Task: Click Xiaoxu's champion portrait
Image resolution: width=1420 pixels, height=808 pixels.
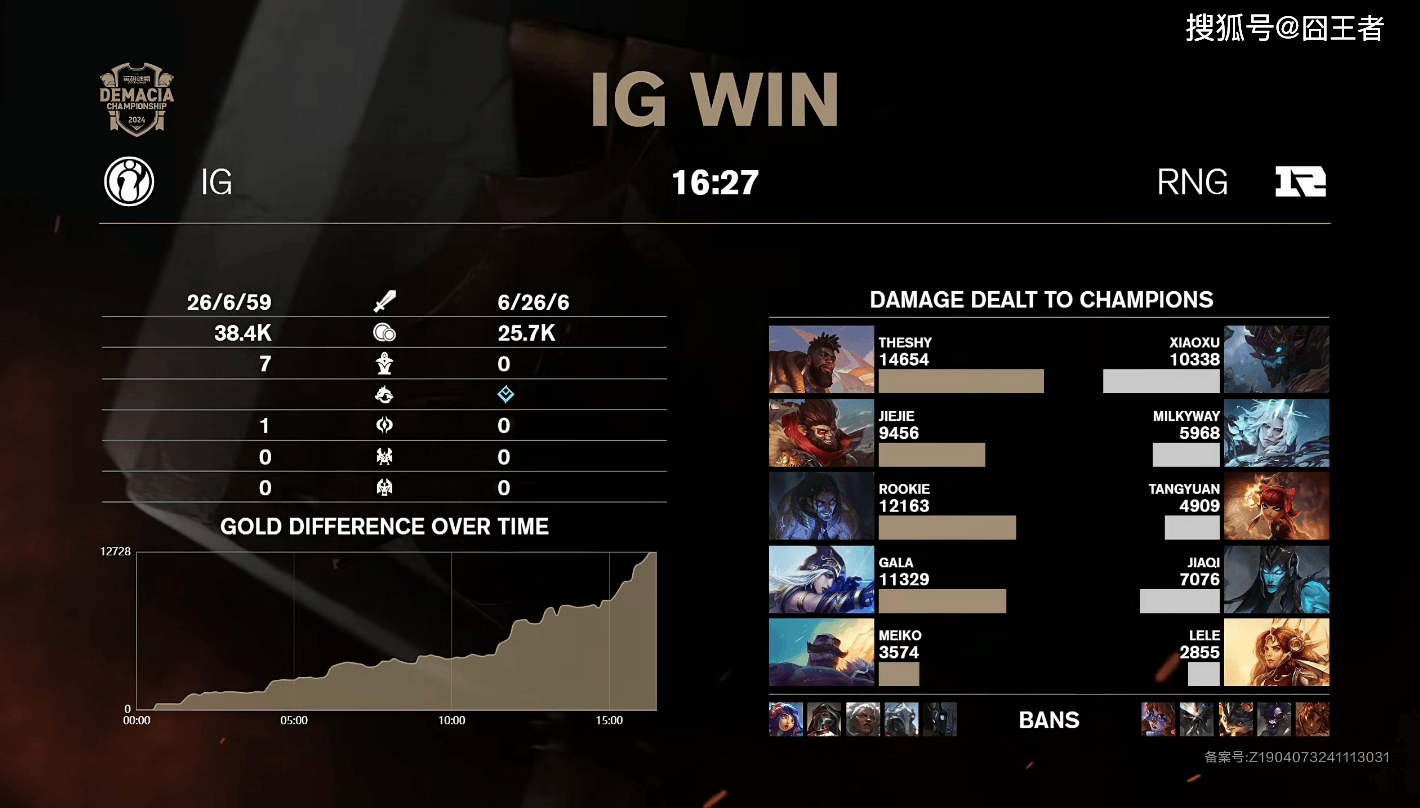Action: tap(1276, 359)
